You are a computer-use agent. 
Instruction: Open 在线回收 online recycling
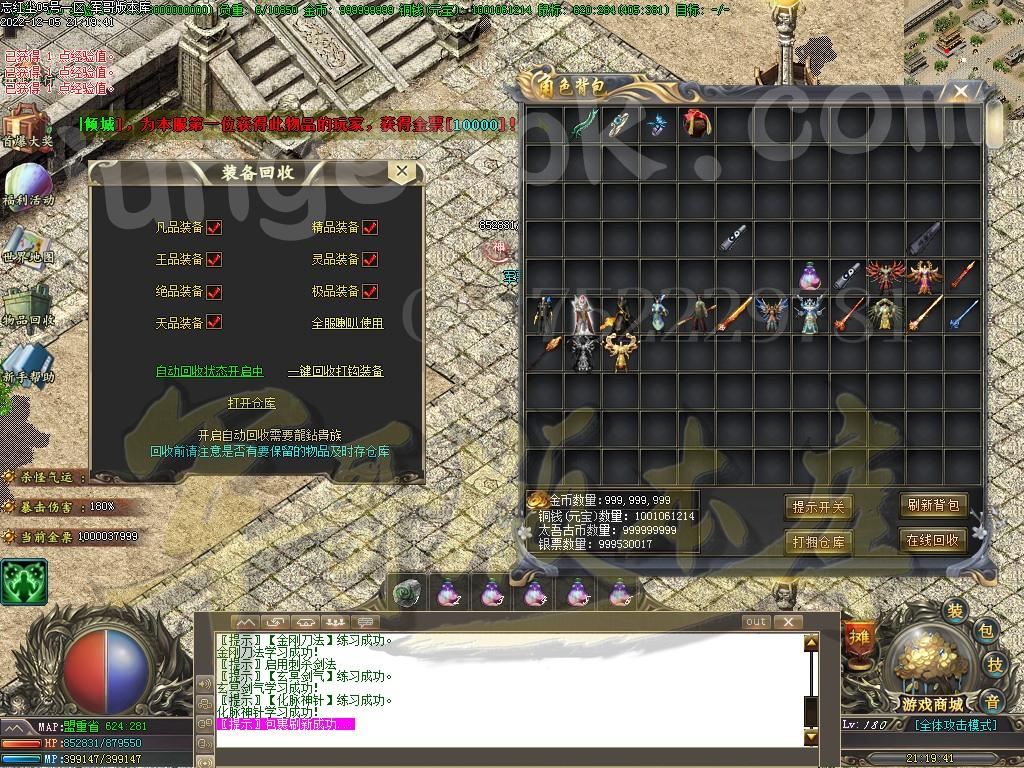(x=932, y=540)
